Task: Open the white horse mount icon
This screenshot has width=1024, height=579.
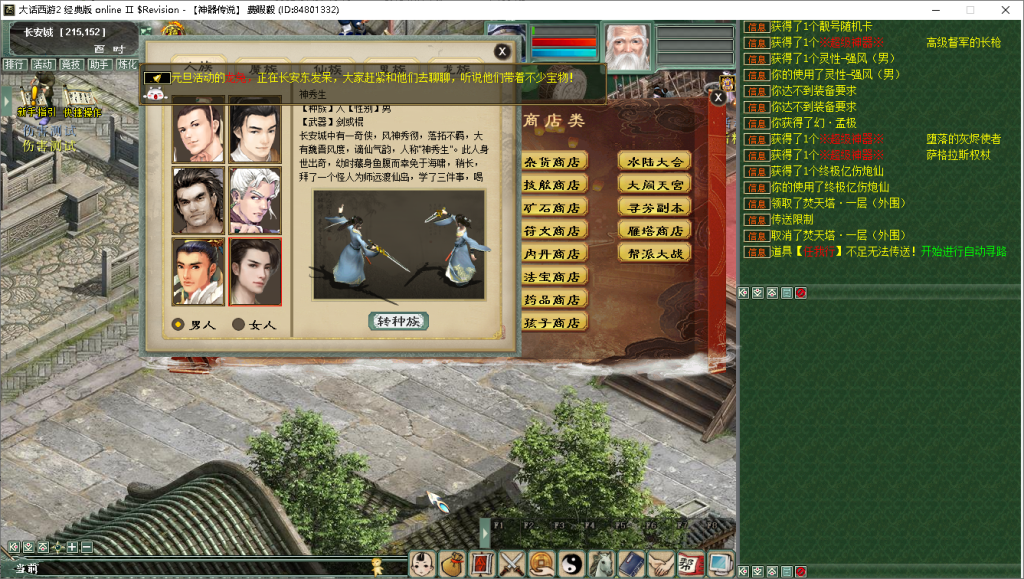Action: click(x=601, y=564)
